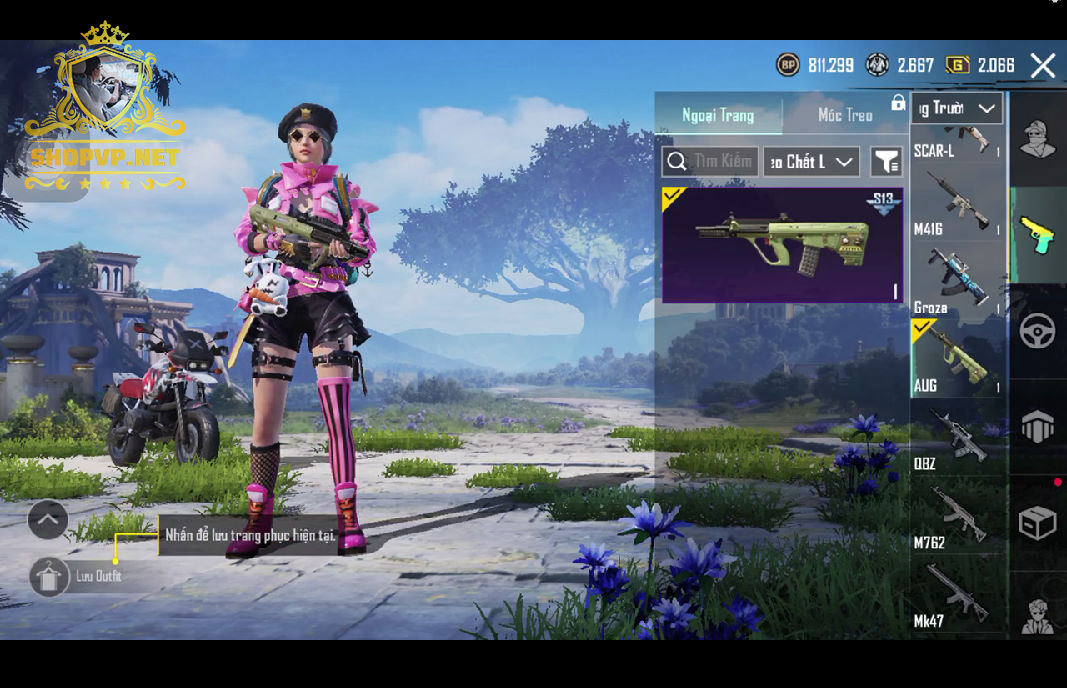The image size is (1067, 688).
Task: Choose SCAR-L in the weapon list
Action: coord(957,141)
